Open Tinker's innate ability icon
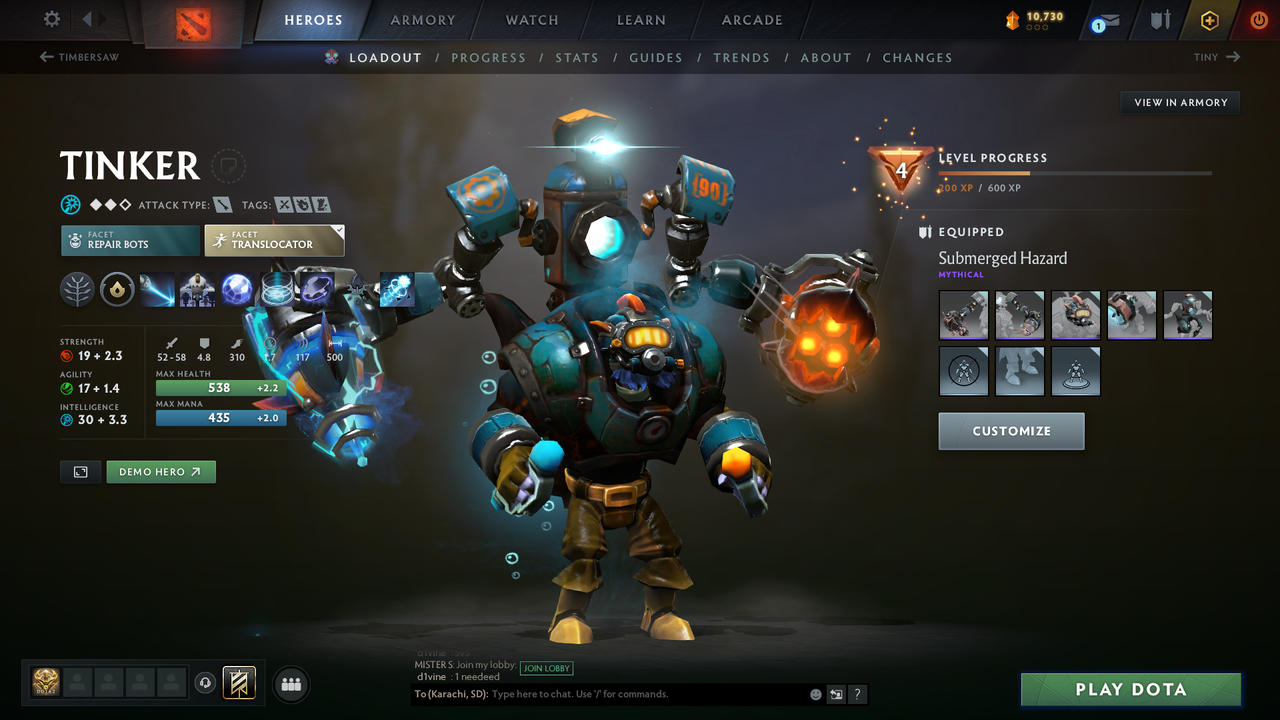 118,289
